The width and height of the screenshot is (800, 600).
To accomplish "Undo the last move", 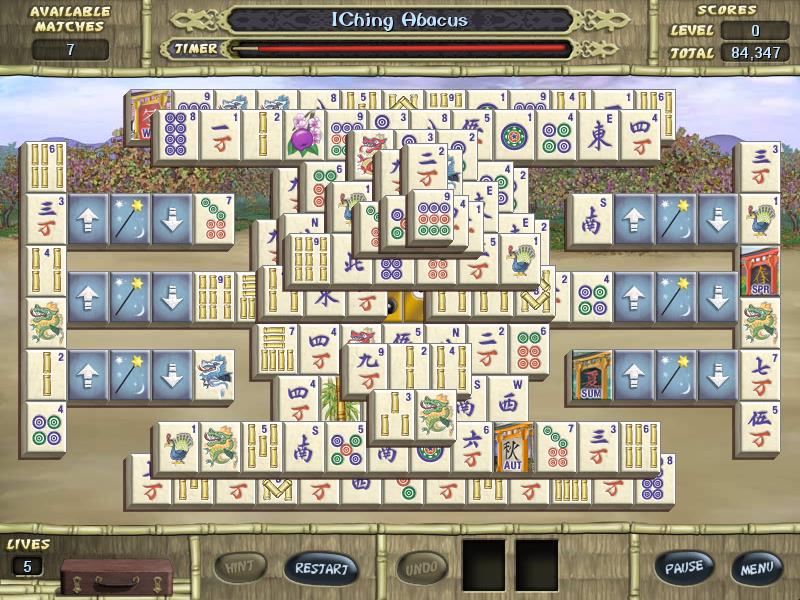I will [422, 568].
